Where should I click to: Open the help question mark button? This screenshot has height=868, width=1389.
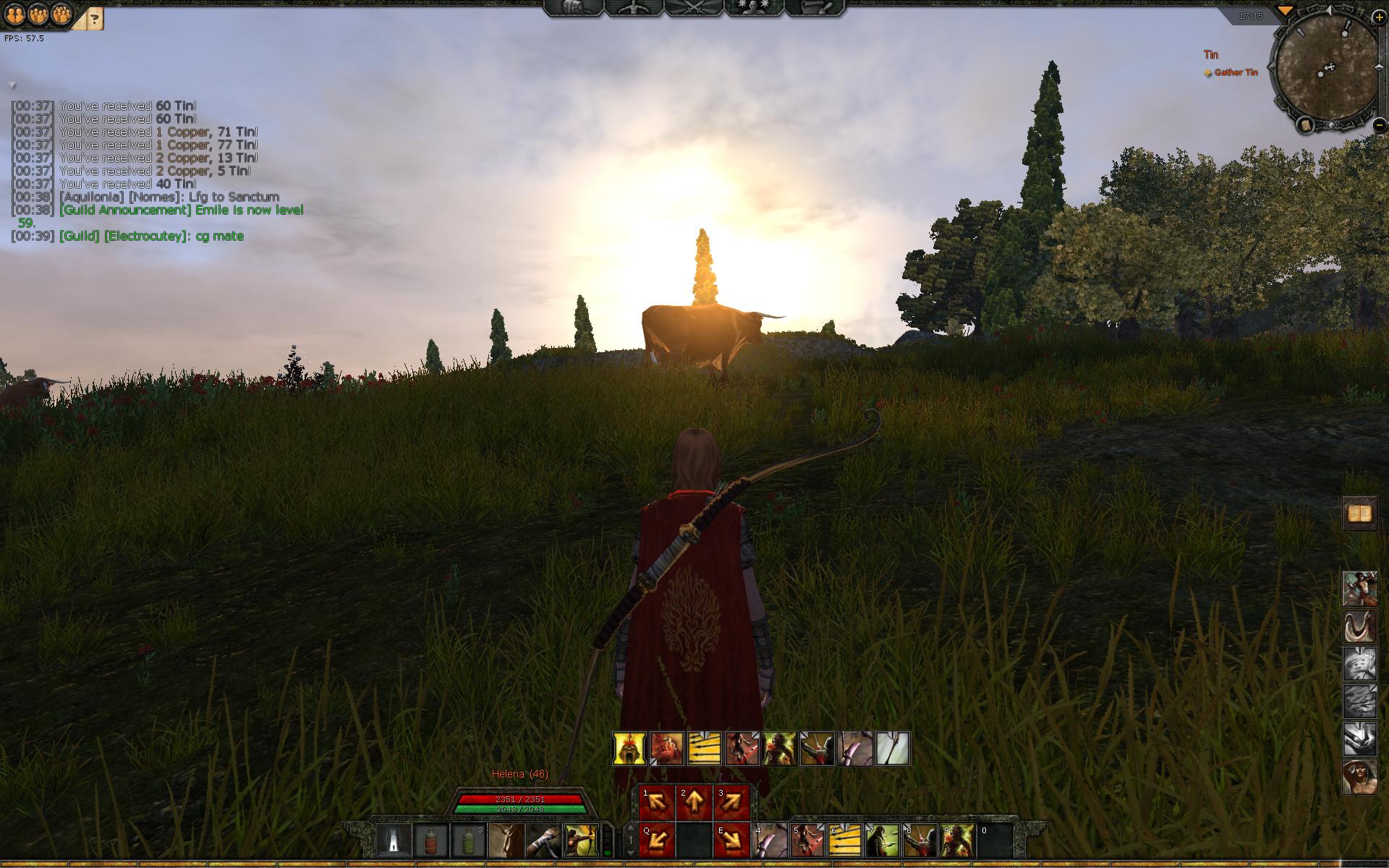click(95, 18)
